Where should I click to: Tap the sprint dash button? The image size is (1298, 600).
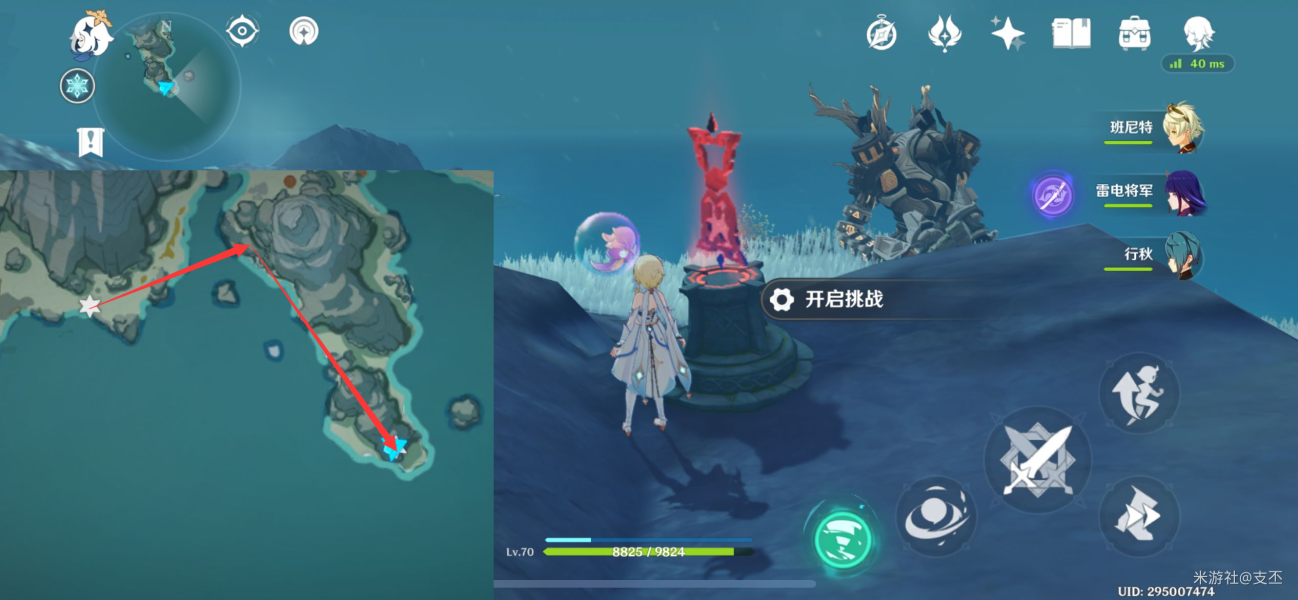point(1138,516)
